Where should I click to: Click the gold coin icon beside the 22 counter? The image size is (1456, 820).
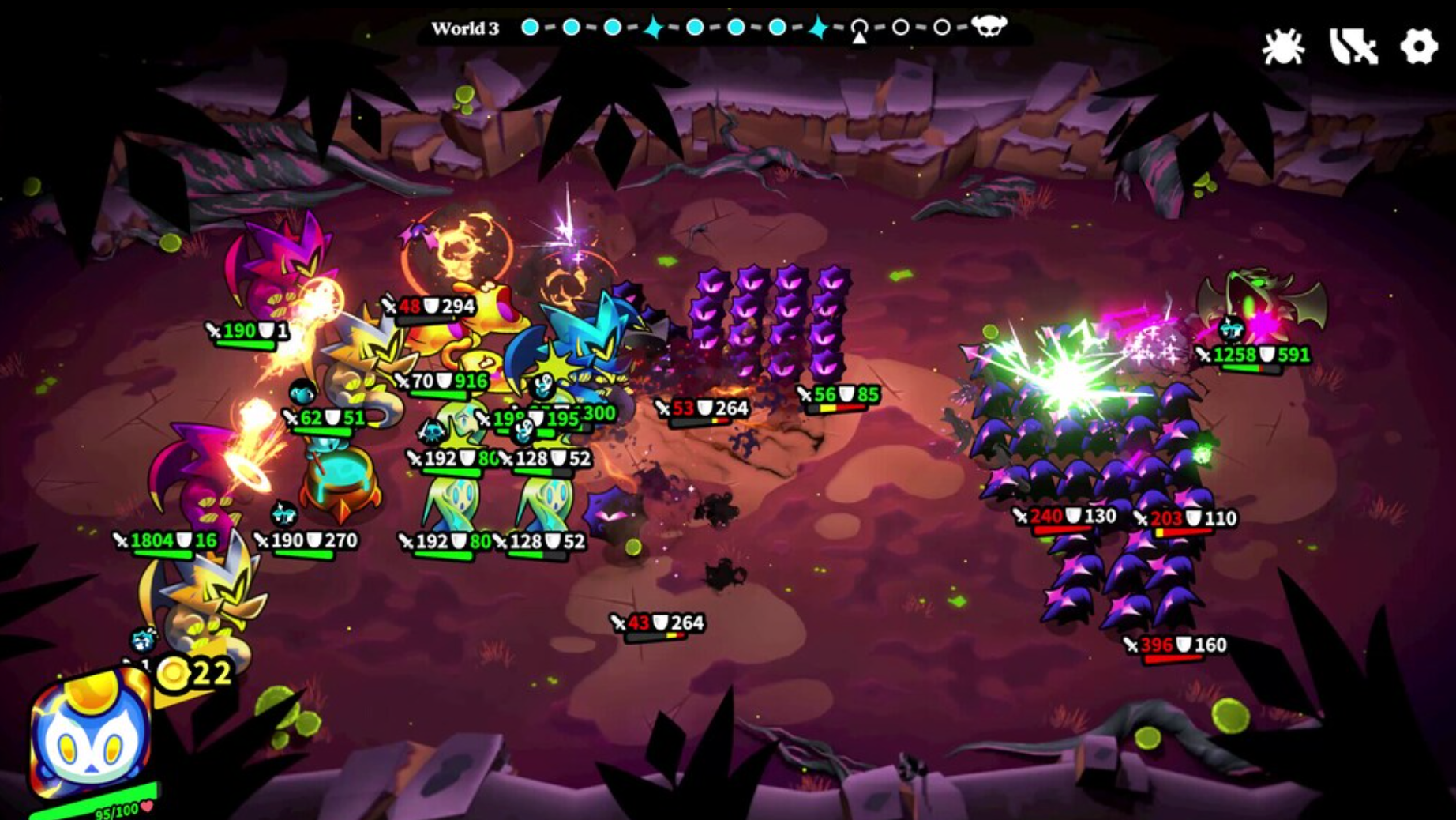[175, 675]
